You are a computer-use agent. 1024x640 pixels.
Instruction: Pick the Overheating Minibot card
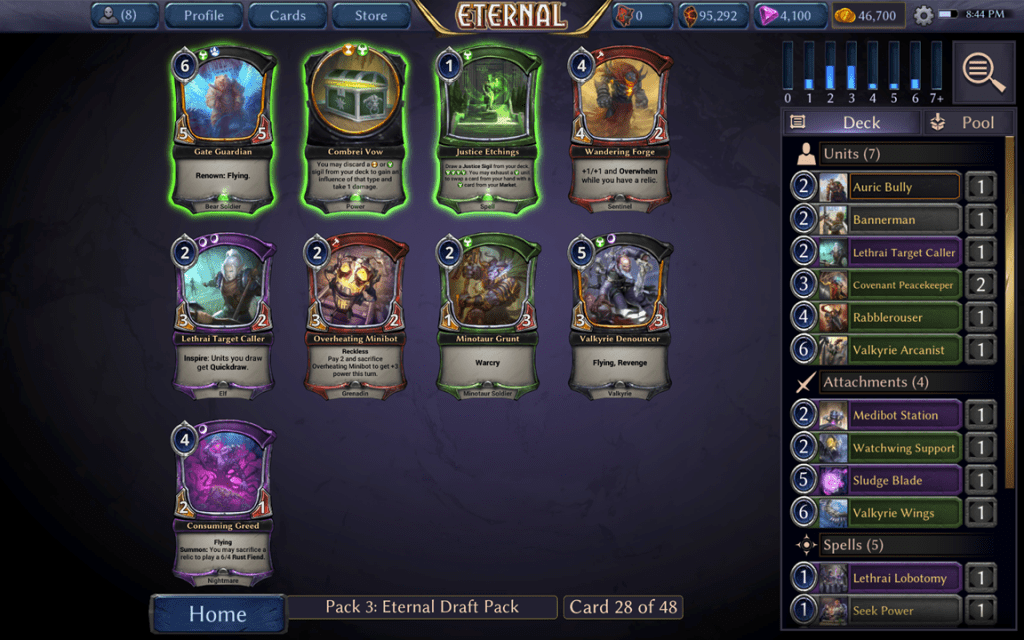[357, 314]
